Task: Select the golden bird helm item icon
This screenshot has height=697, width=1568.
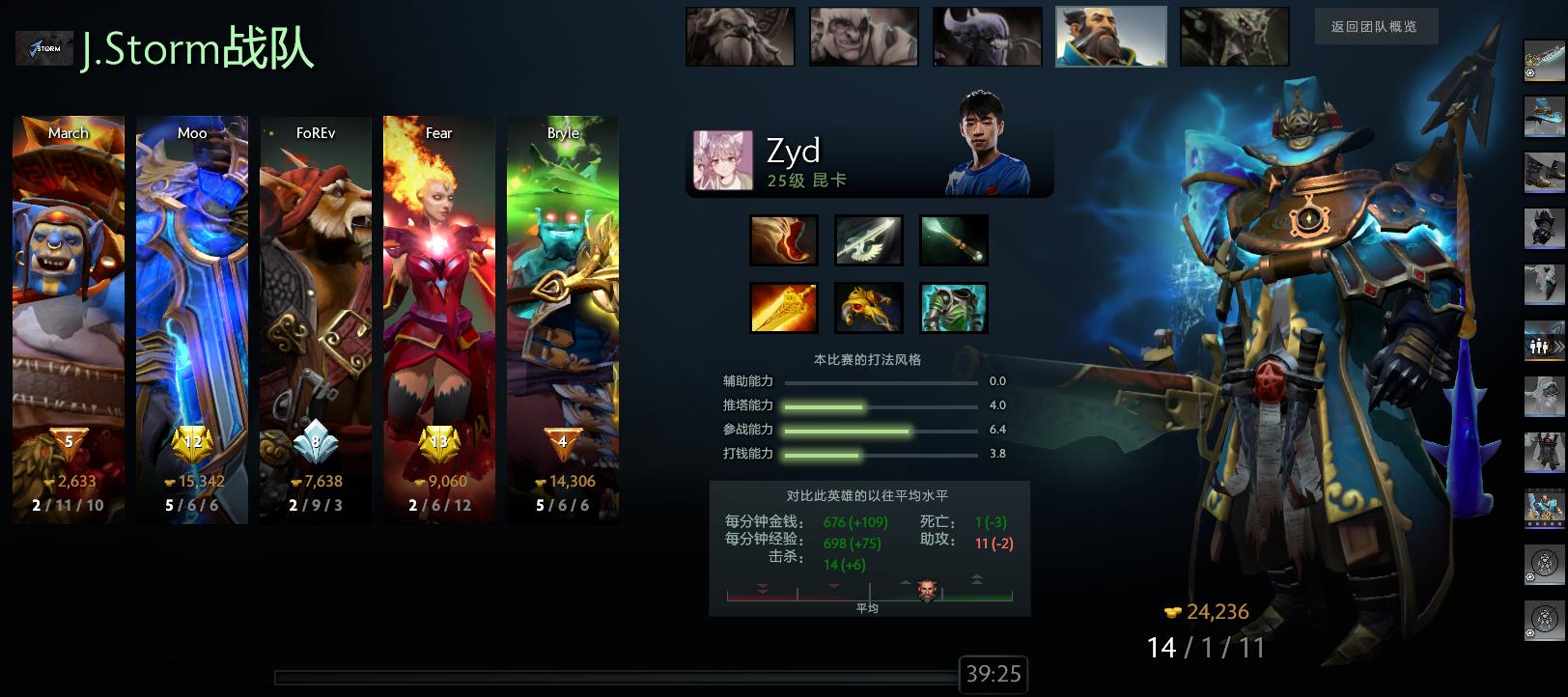Action: click(869, 307)
